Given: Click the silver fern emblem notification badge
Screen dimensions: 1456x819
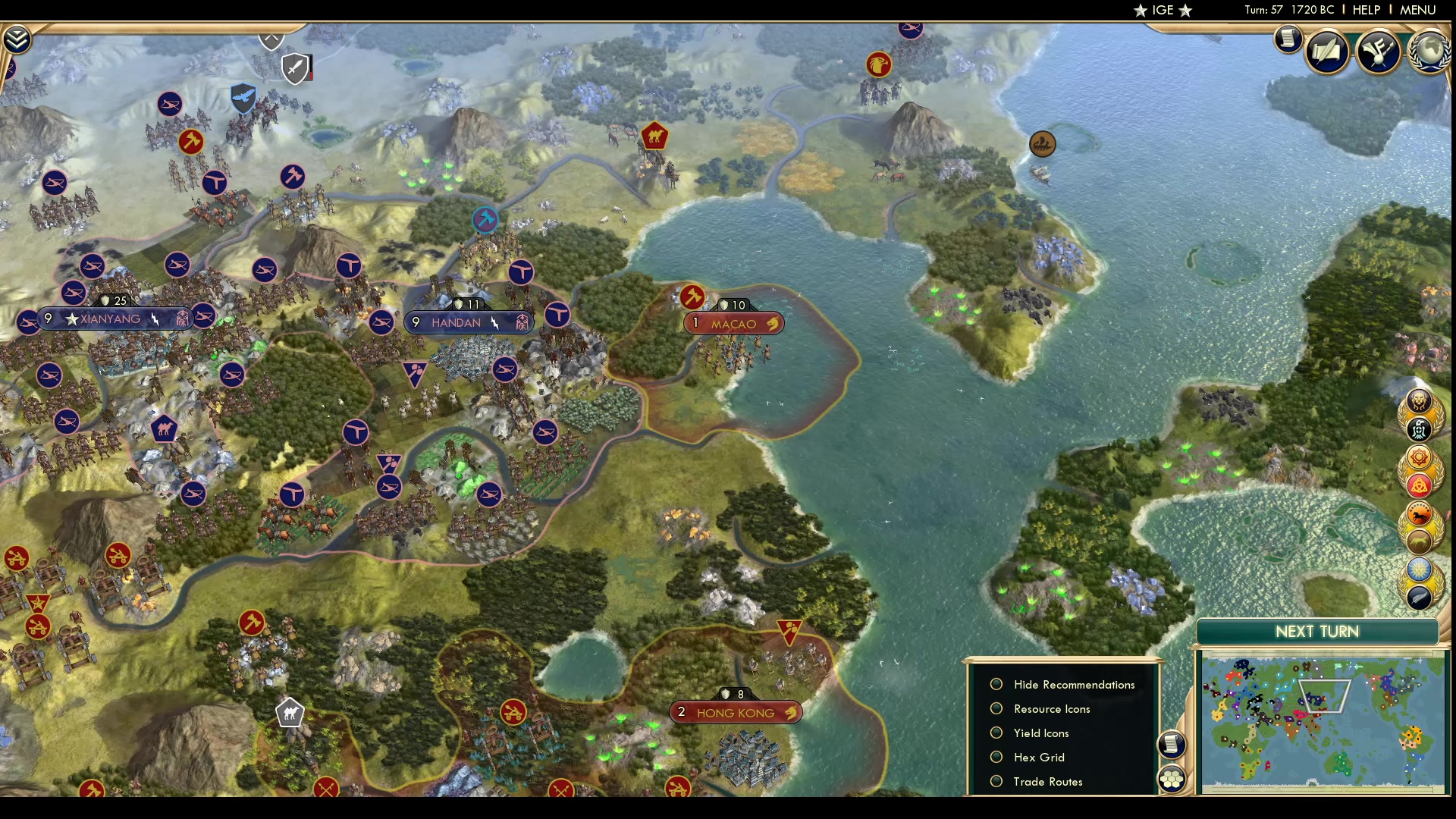Looking at the screenshot, I should point(1420,598).
